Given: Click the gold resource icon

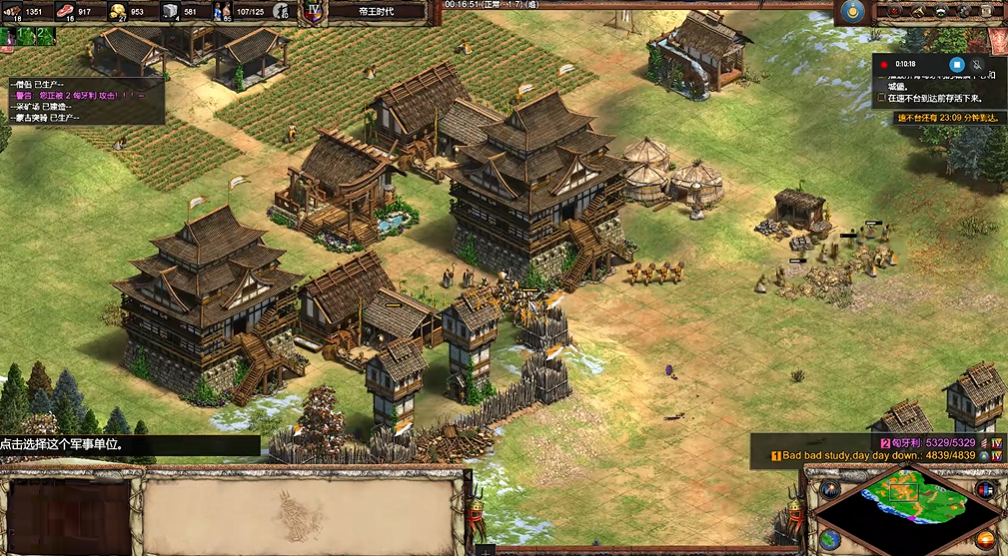Looking at the screenshot, I should 118,11.
